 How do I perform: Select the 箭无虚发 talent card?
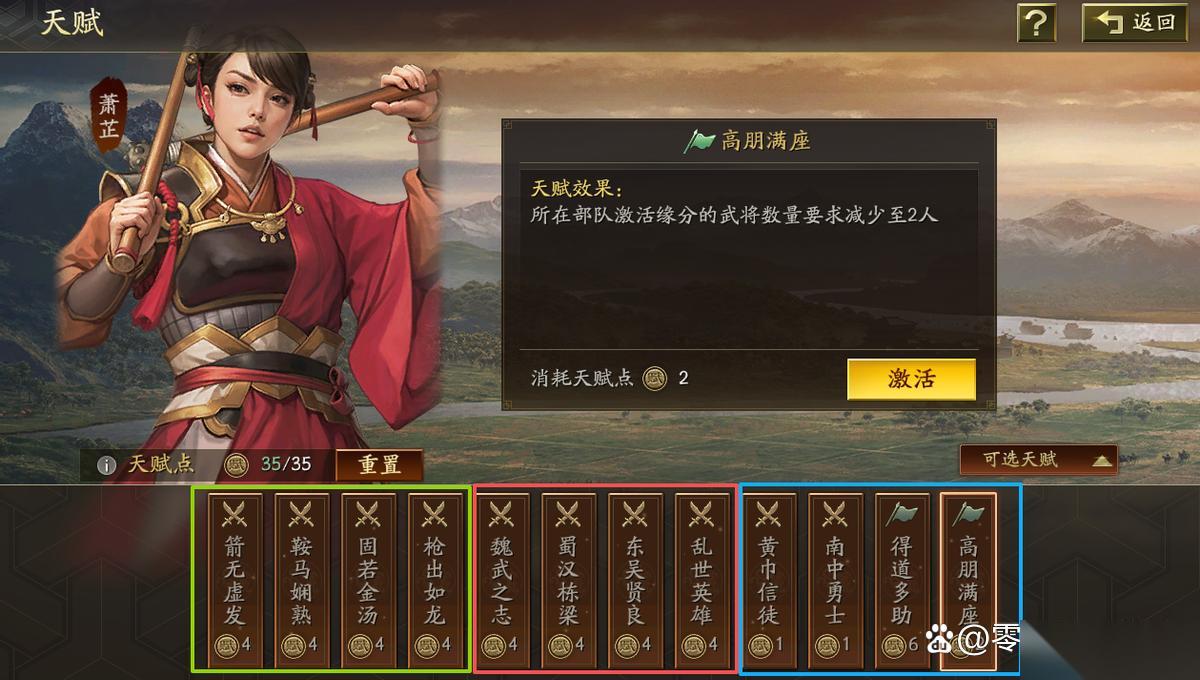coord(234,580)
